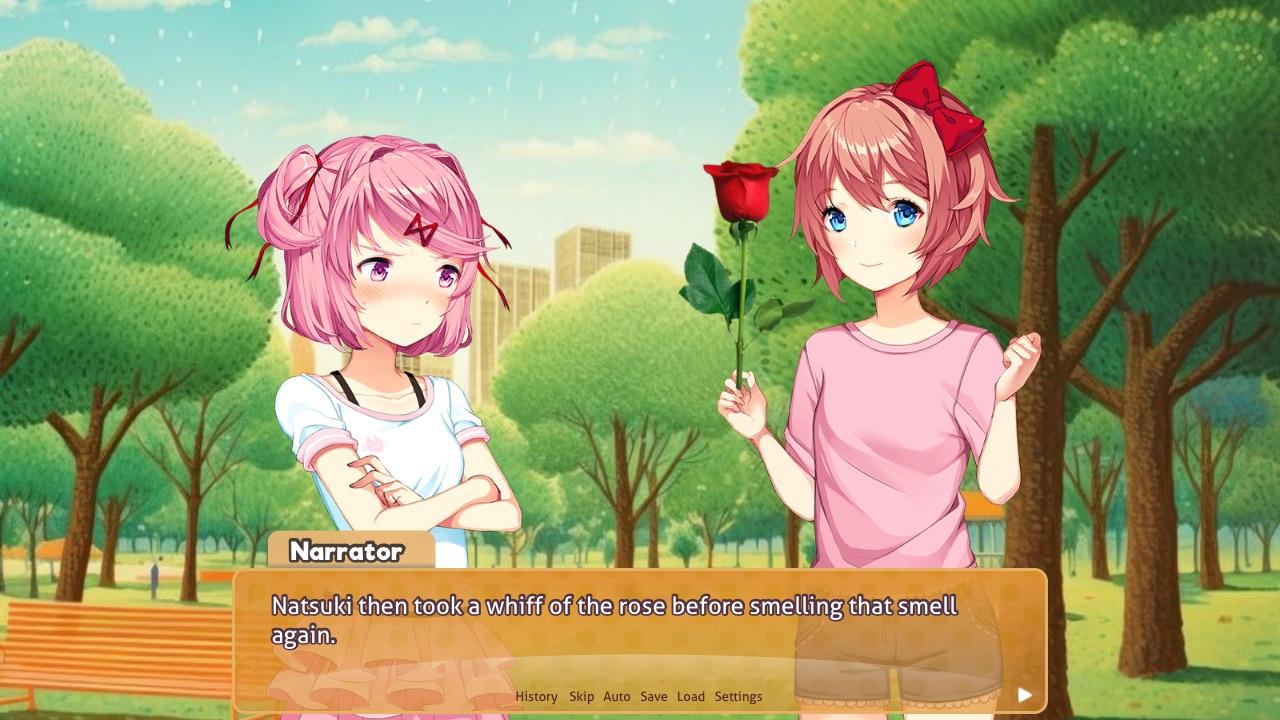Screen dimensions: 1280x720
Task: Open the Load screen
Action: [x=691, y=696]
